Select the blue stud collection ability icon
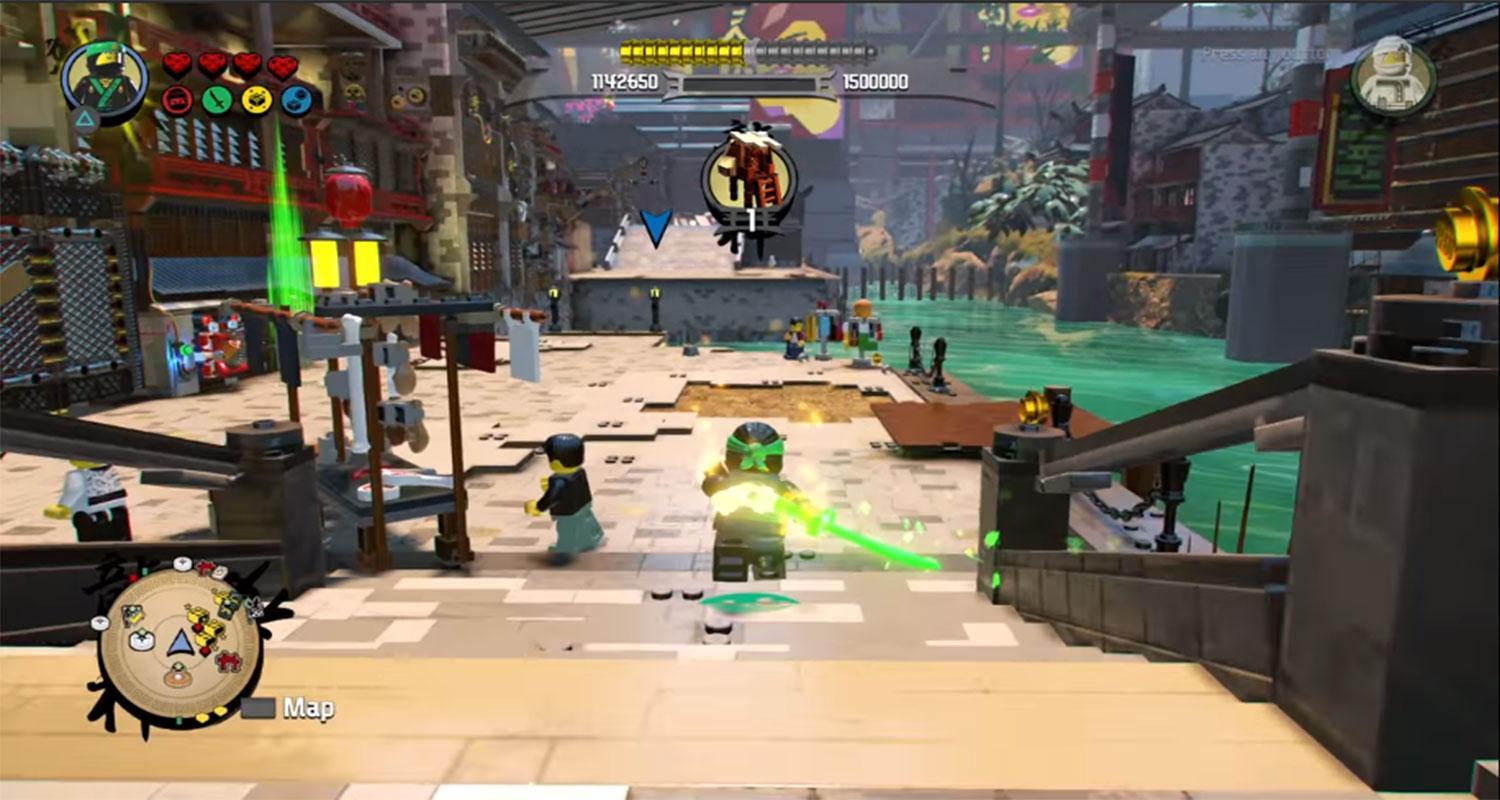The width and height of the screenshot is (1500, 800). click(x=296, y=100)
